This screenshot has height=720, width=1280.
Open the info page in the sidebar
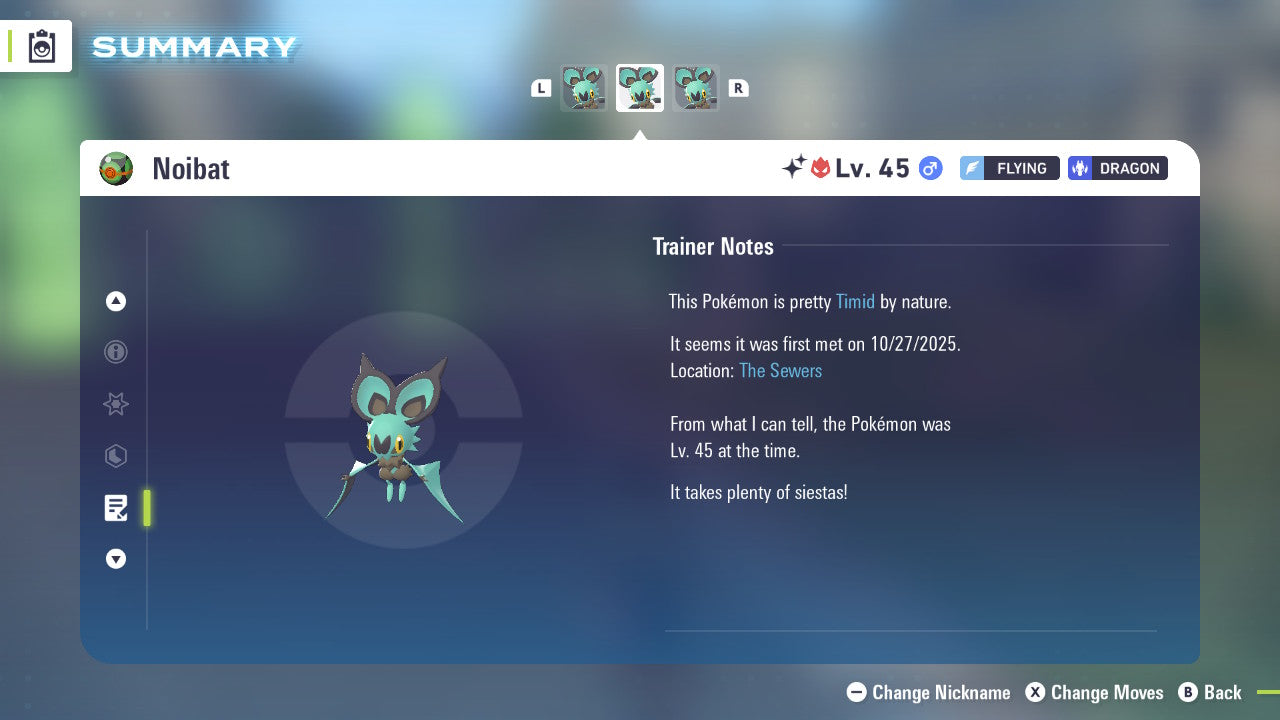tap(115, 352)
